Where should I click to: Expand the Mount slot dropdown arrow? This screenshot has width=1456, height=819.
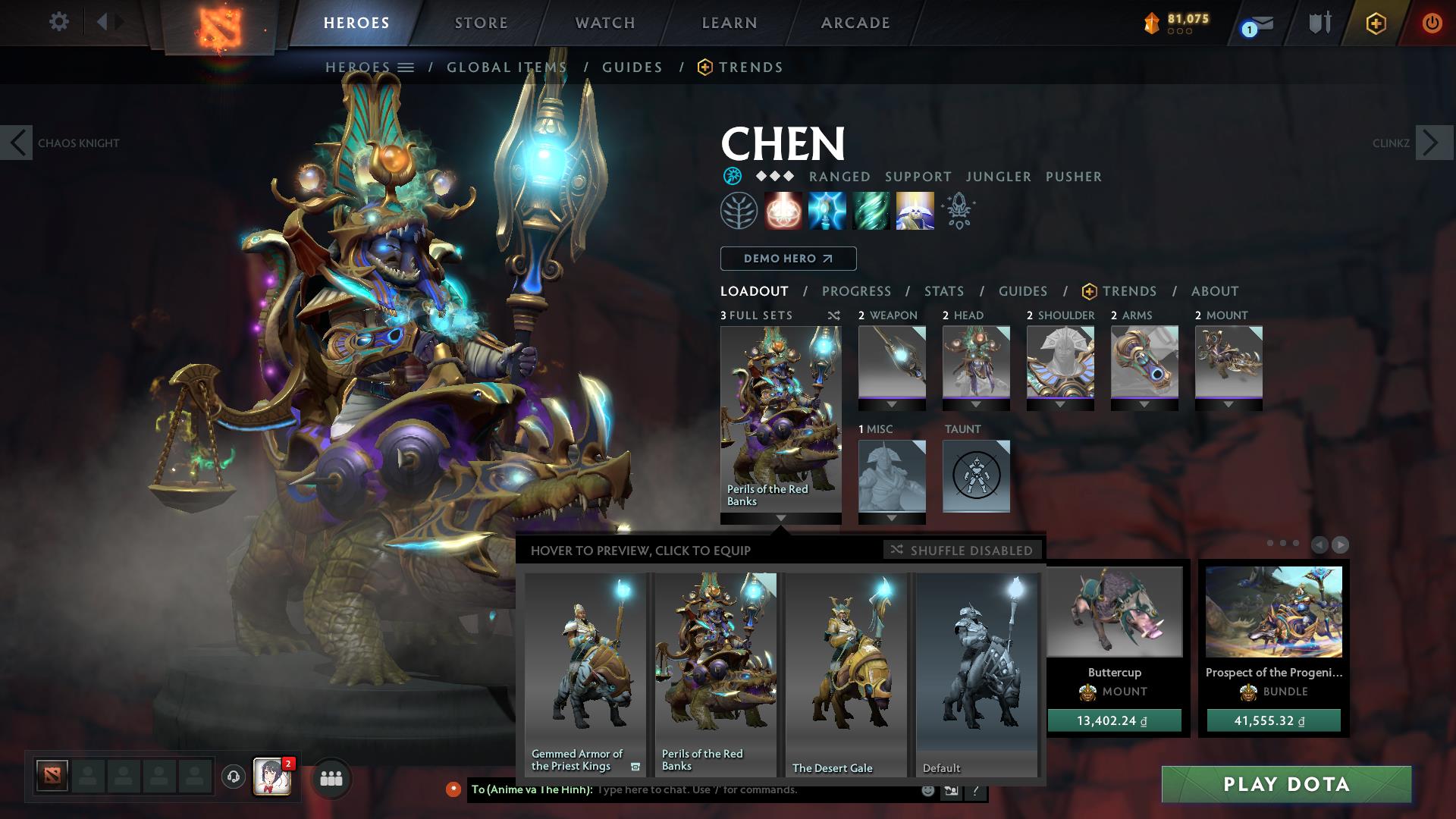1229,405
